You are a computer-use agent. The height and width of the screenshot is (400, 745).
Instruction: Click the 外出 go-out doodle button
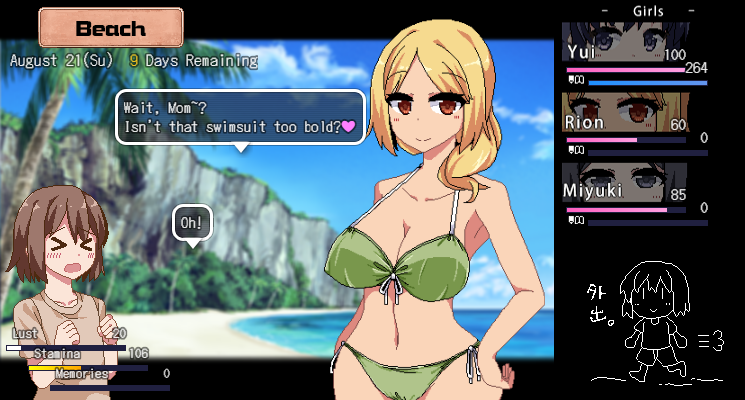click(655, 320)
